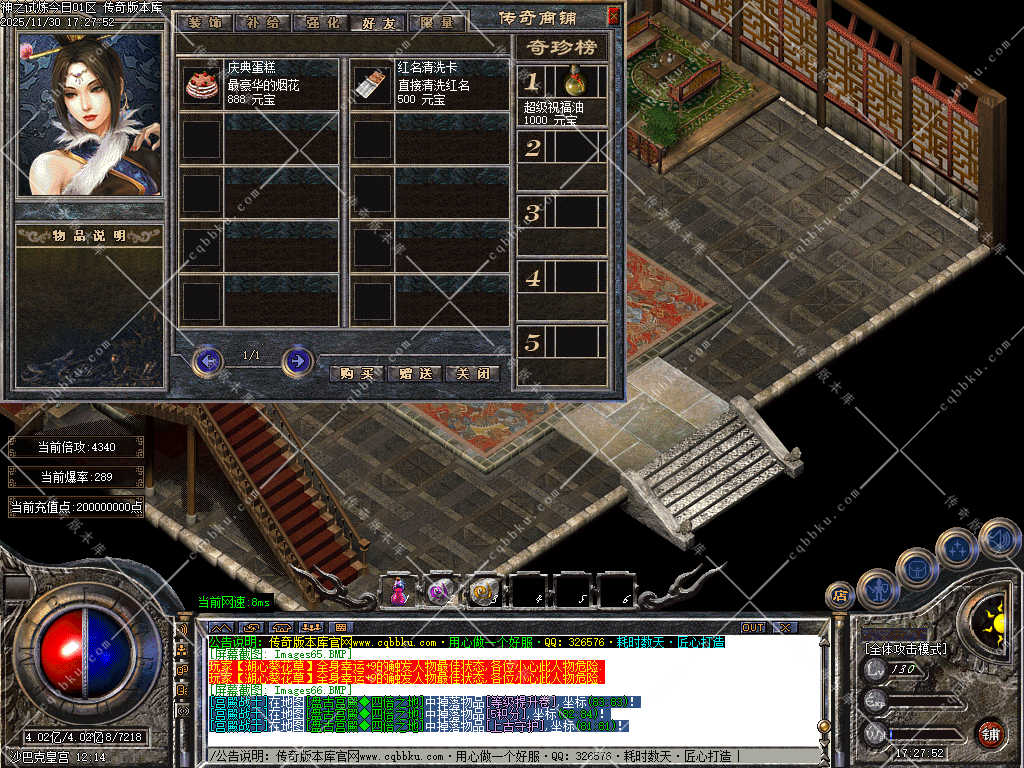Click the 关闭 close button
1024x768 pixels.
point(472,373)
